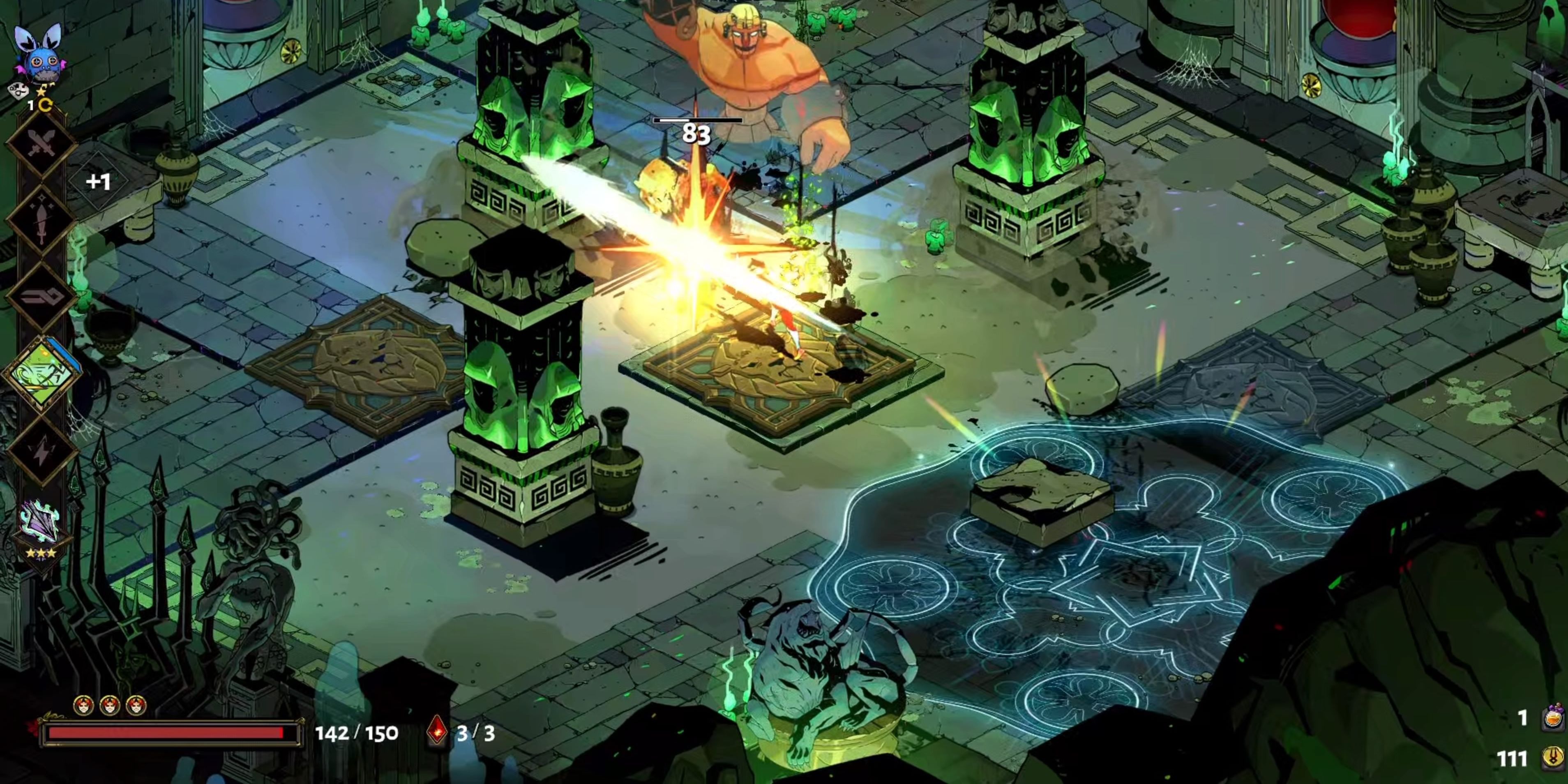Click the red bloodstone cast icon
The height and width of the screenshot is (784, 1568).
coord(437,731)
